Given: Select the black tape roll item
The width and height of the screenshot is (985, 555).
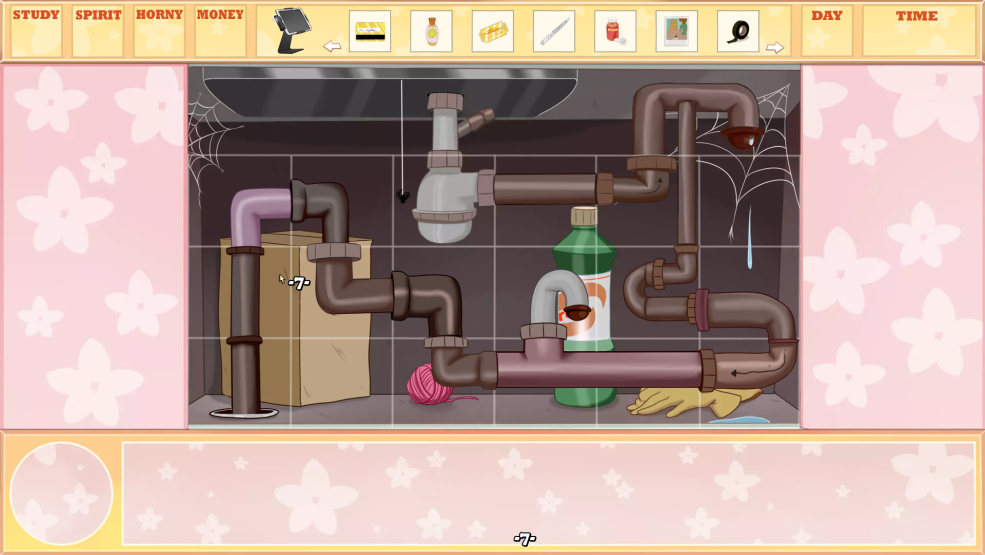Looking at the screenshot, I should pos(738,31).
